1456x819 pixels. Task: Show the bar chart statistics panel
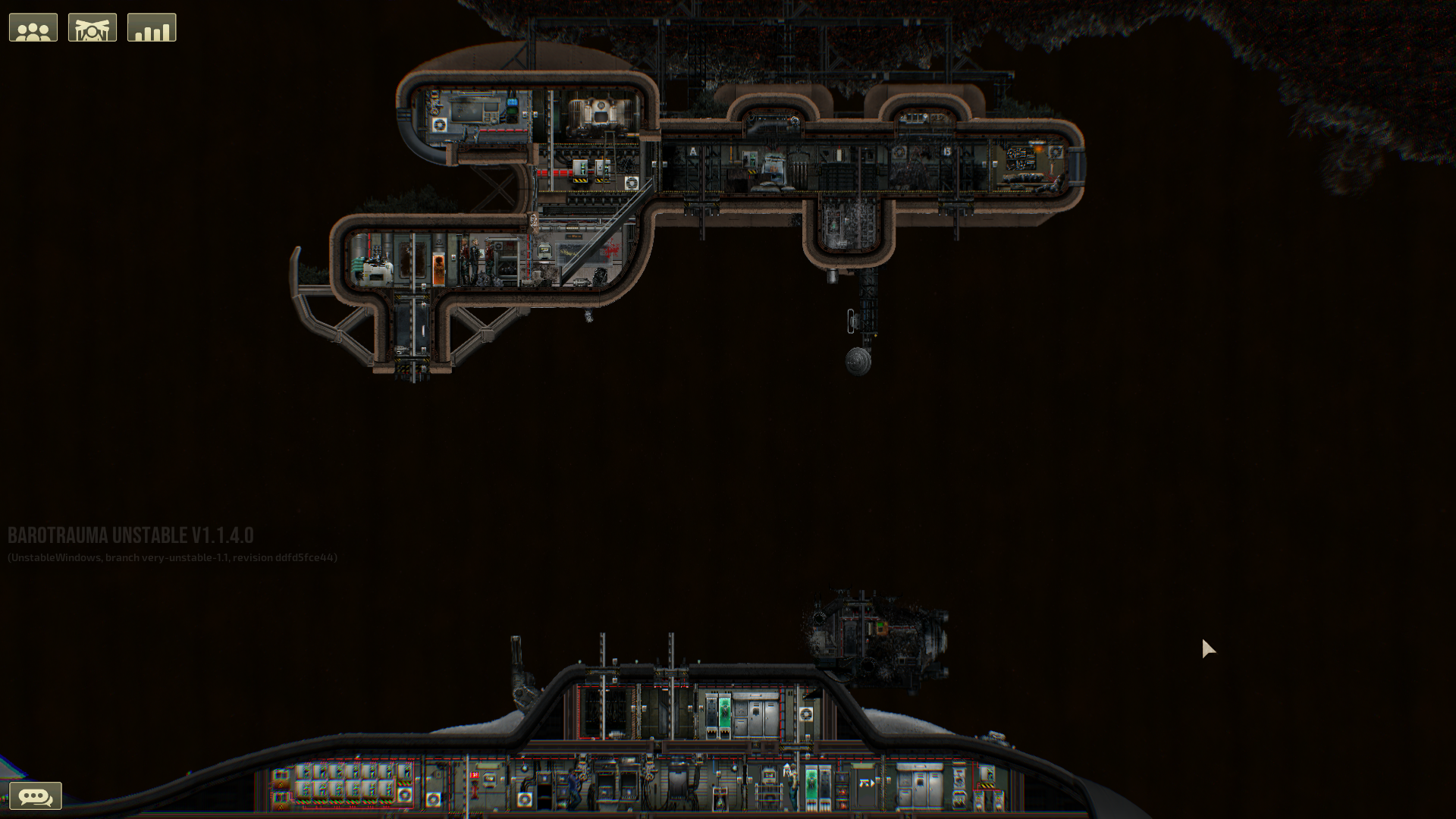[x=152, y=28]
